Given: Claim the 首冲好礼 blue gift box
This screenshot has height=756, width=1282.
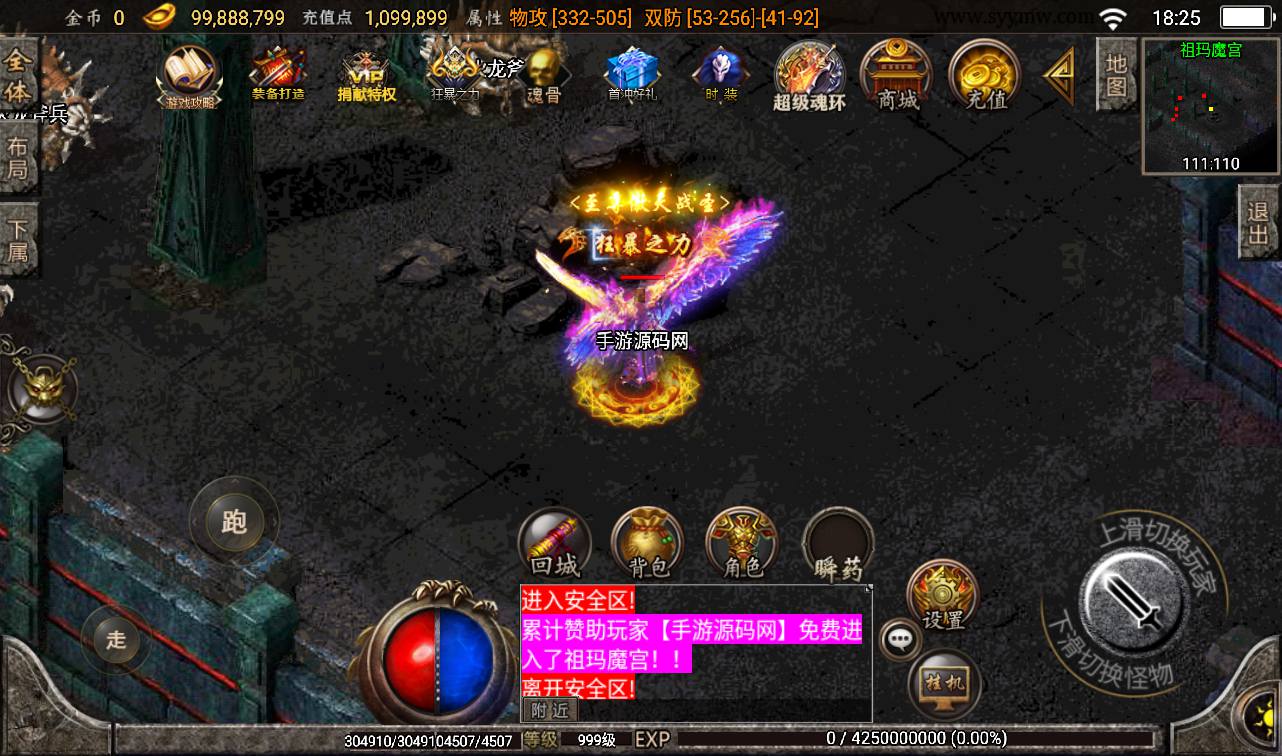Looking at the screenshot, I should (x=631, y=74).
